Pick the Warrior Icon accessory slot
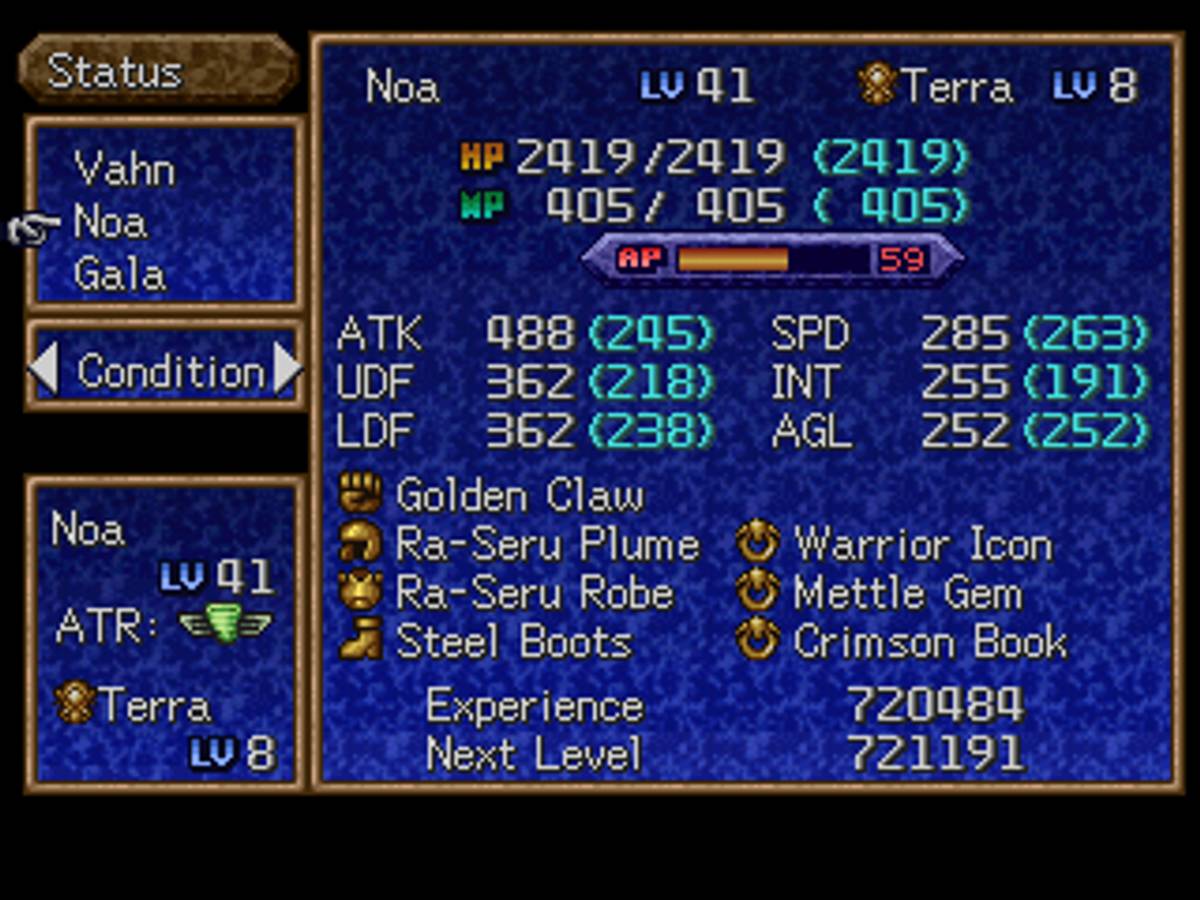 pos(921,545)
